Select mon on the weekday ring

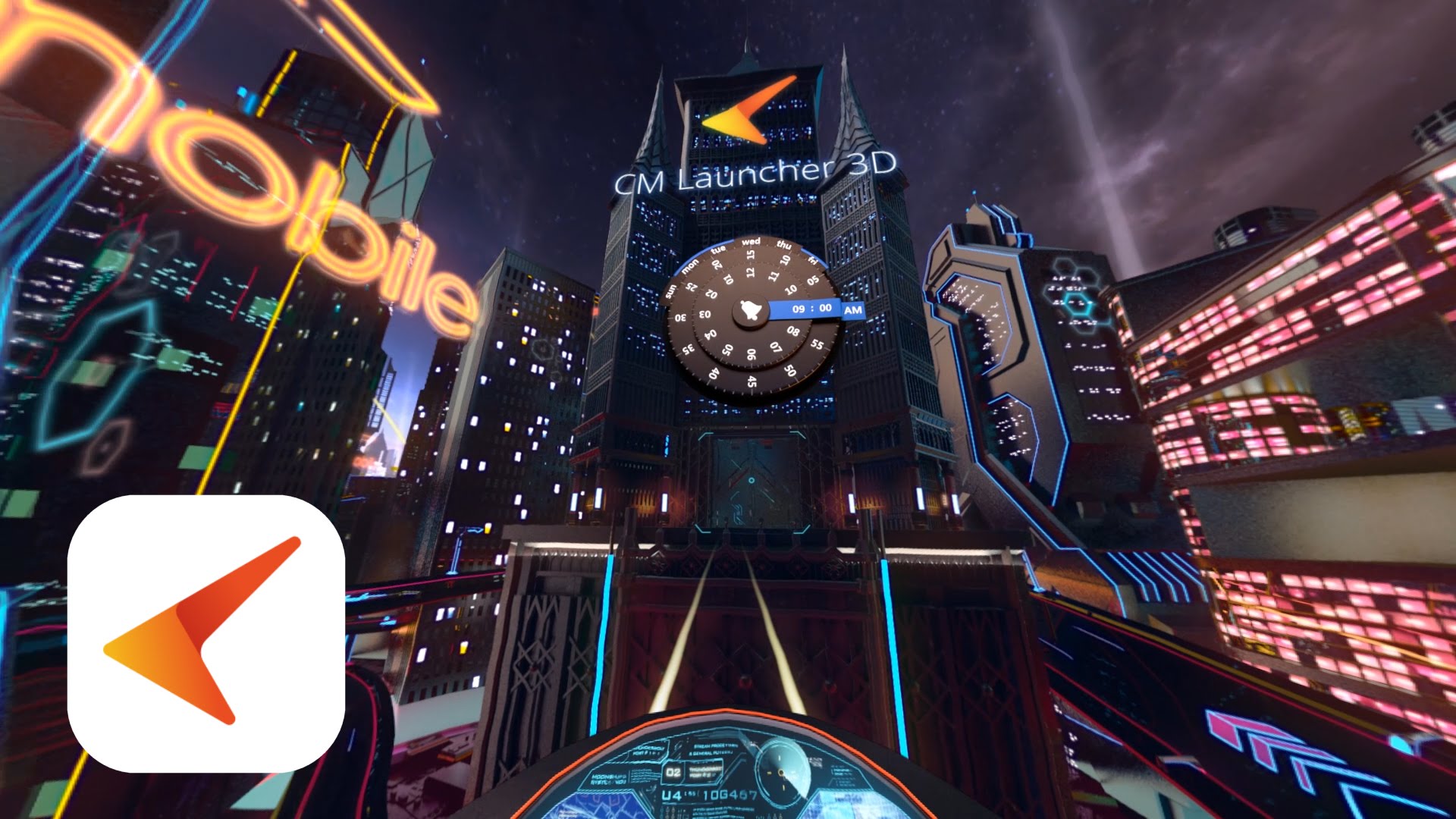tap(690, 266)
